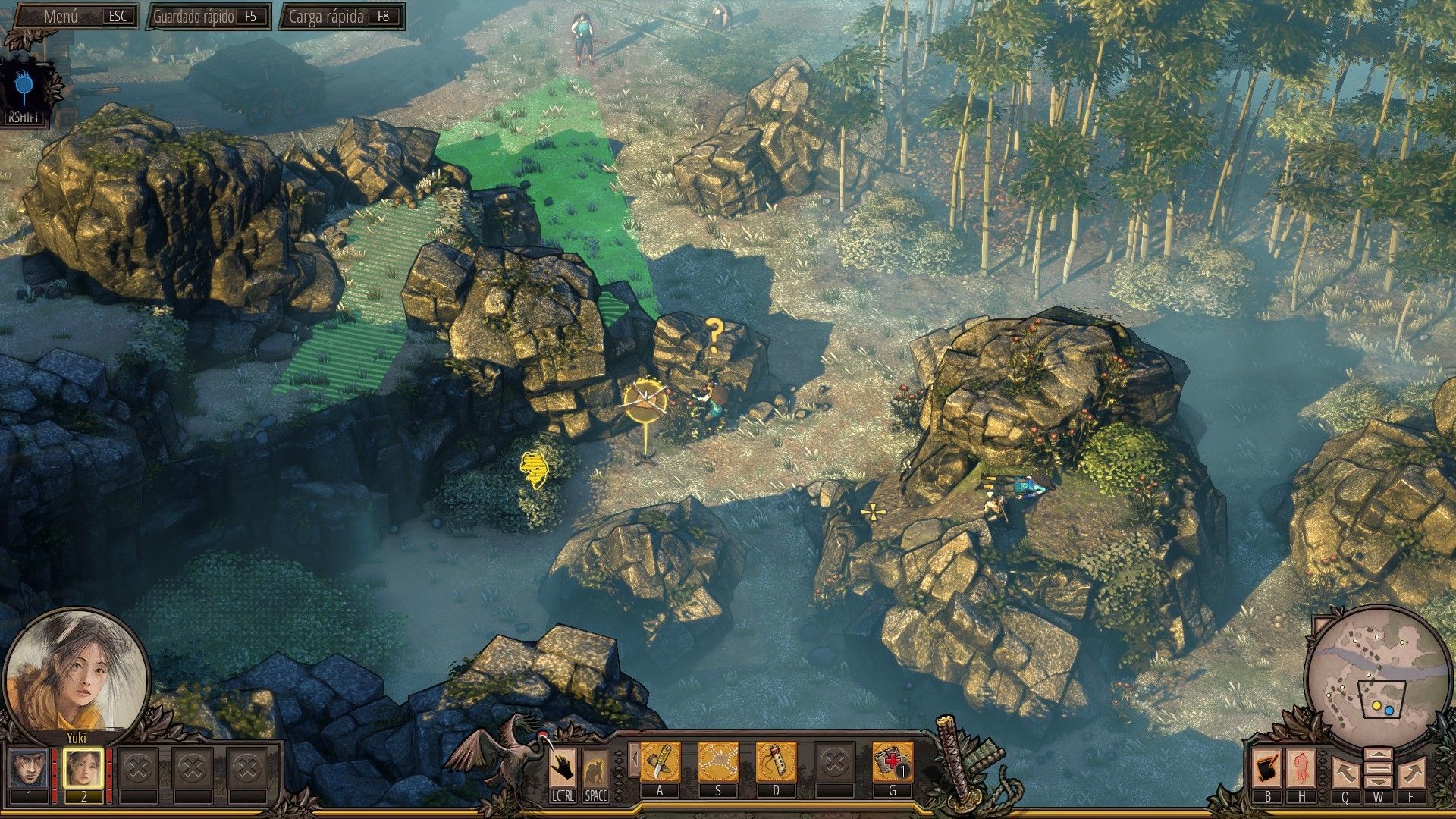Use the bandage healing item

(x=893, y=761)
